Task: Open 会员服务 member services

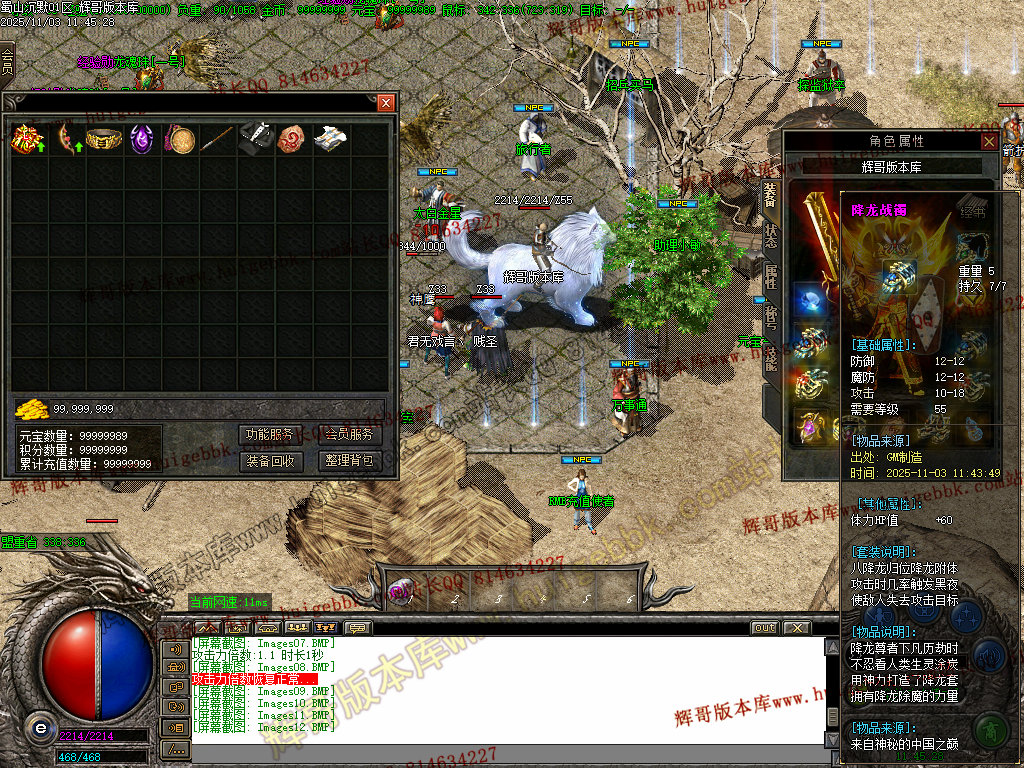Action: [351, 435]
